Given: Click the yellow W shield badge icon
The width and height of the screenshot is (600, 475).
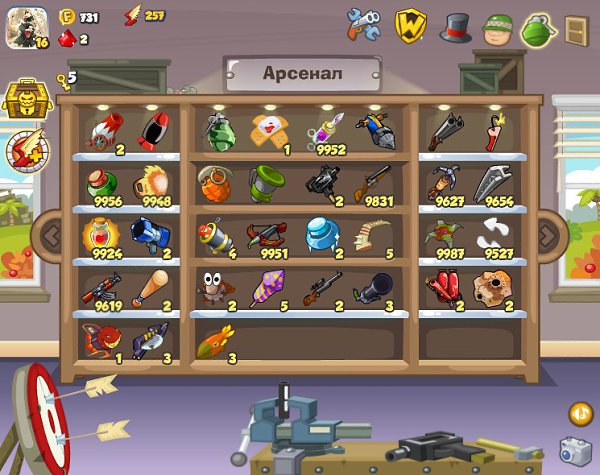Looking at the screenshot, I should pos(411,25).
